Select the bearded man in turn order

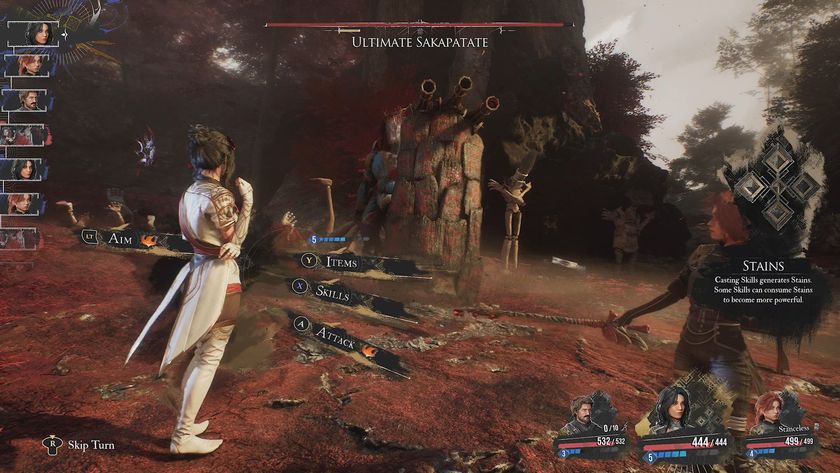[x=27, y=100]
